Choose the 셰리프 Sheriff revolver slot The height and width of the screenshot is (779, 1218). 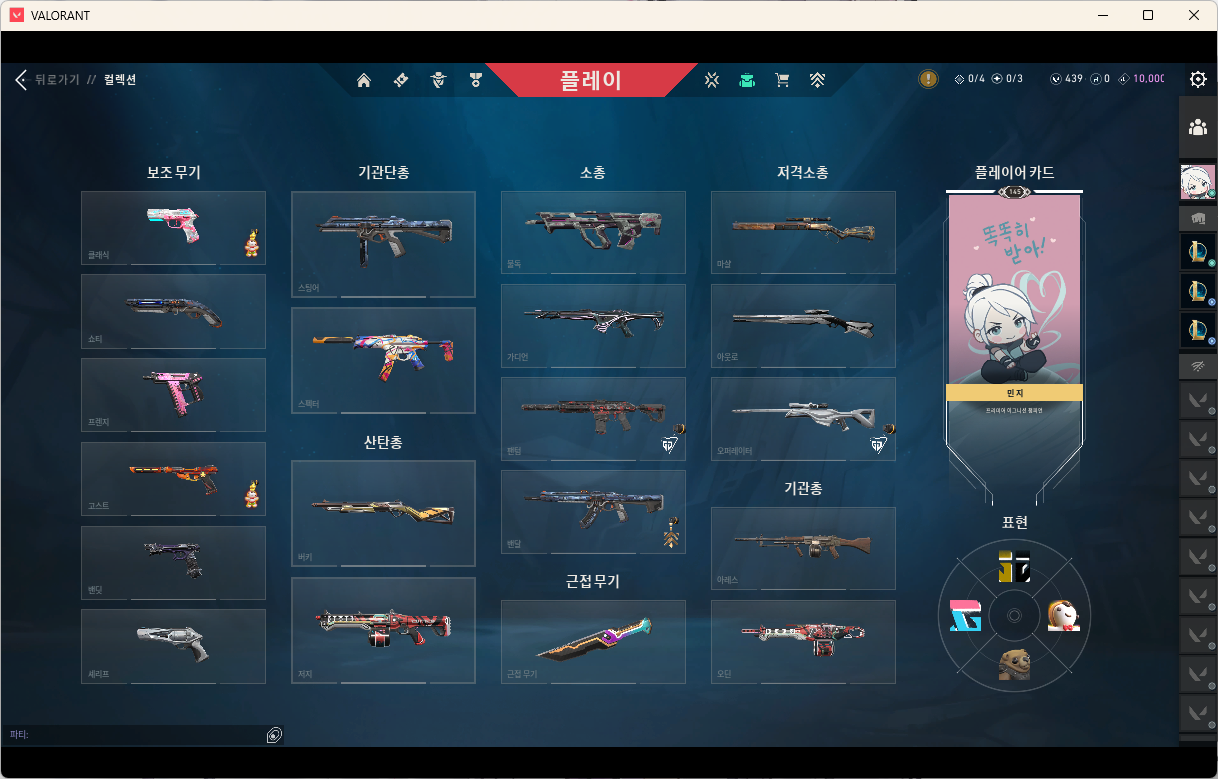click(173, 646)
